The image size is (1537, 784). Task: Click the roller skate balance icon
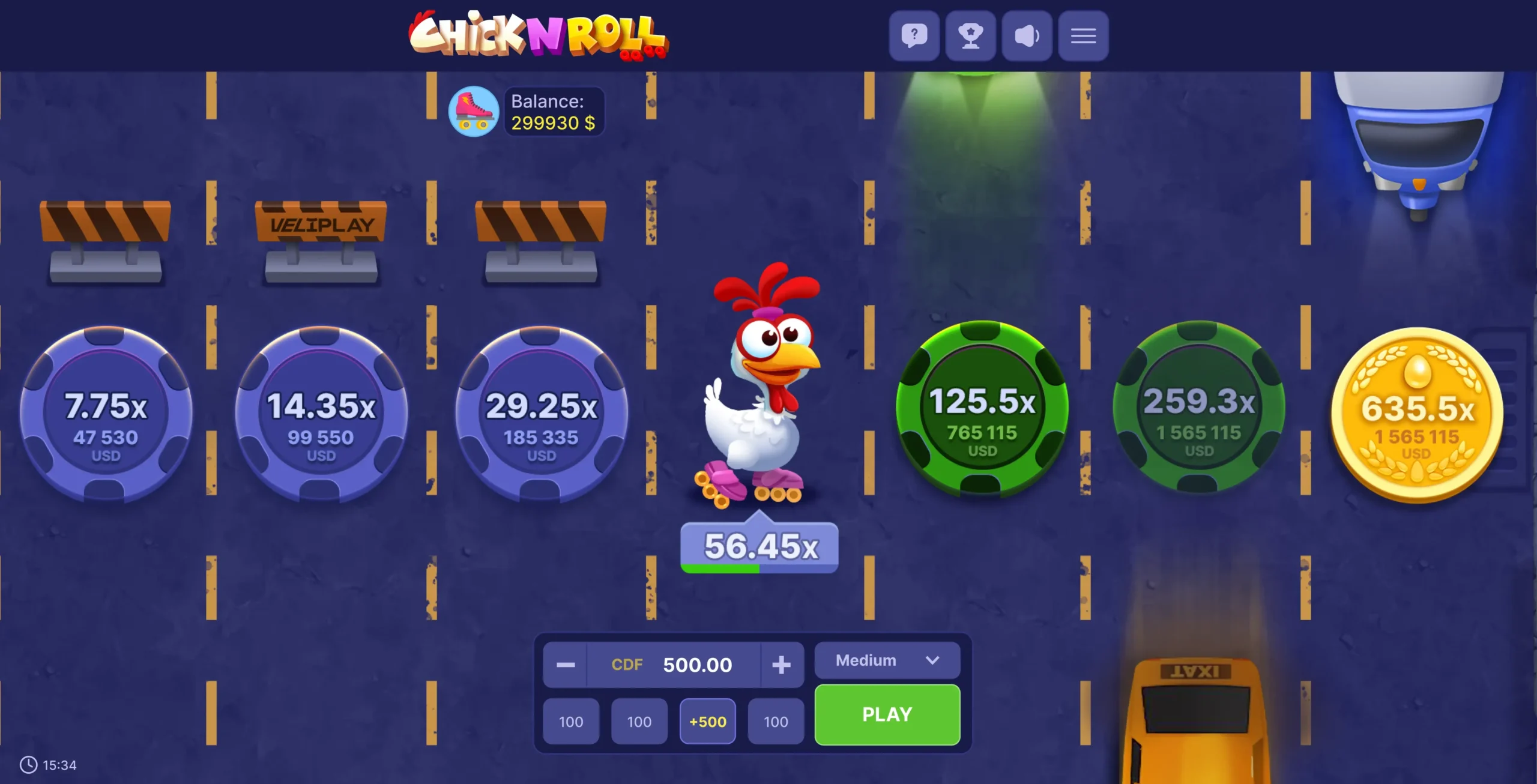point(474,111)
